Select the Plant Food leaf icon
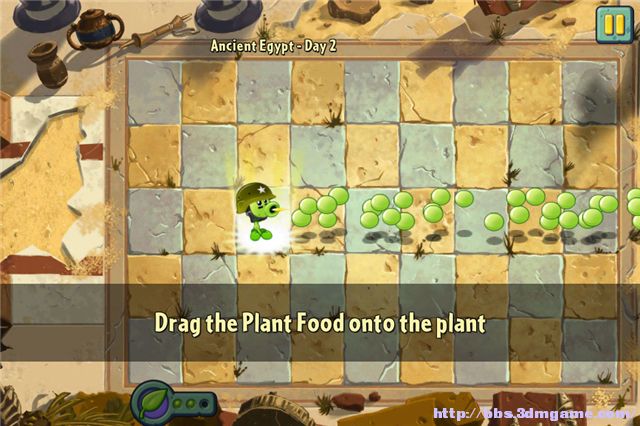 (x=153, y=404)
